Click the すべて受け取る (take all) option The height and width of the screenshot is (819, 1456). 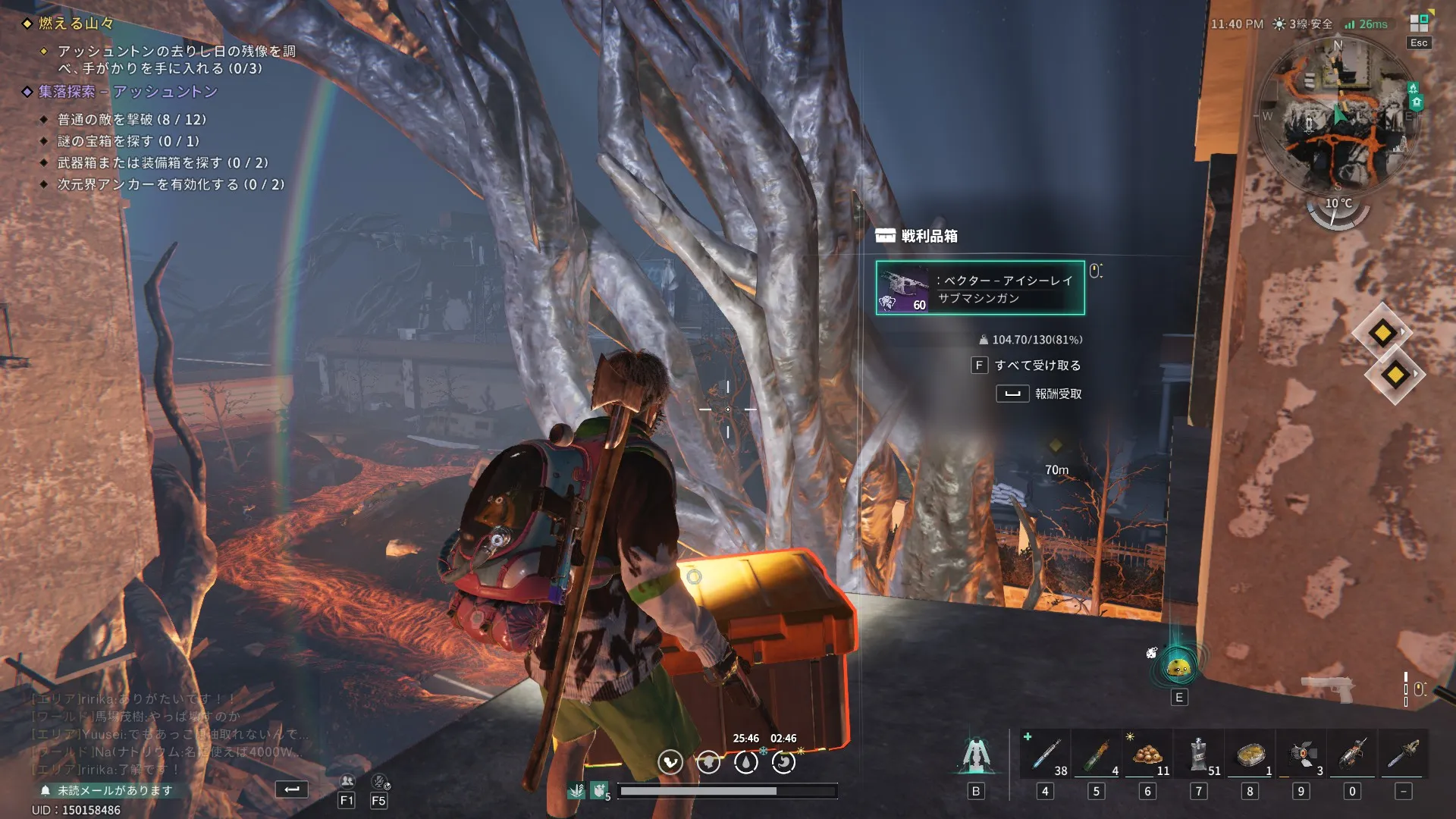[x=1037, y=366]
